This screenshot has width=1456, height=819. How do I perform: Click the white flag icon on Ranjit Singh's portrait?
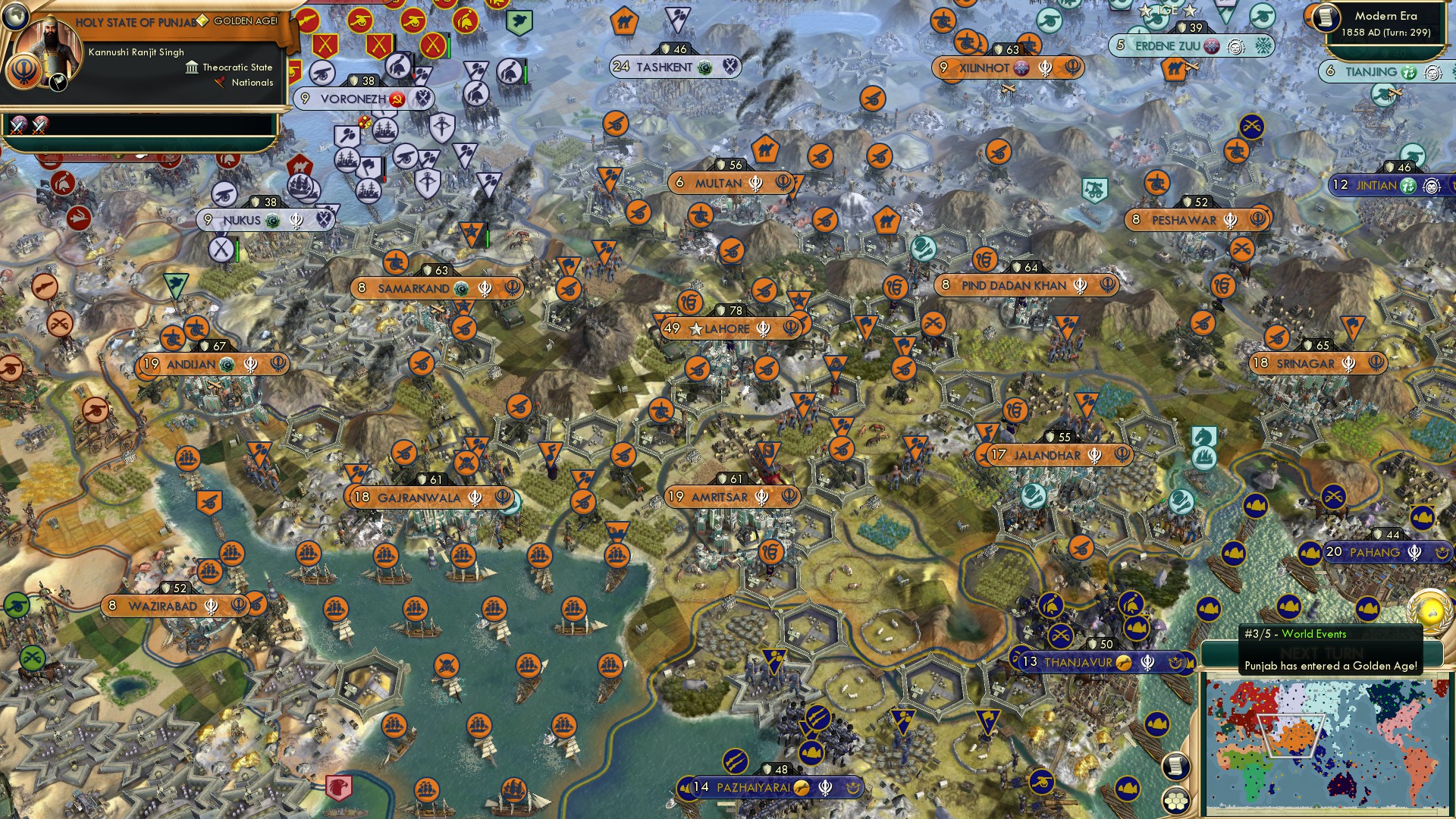tap(57, 83)
